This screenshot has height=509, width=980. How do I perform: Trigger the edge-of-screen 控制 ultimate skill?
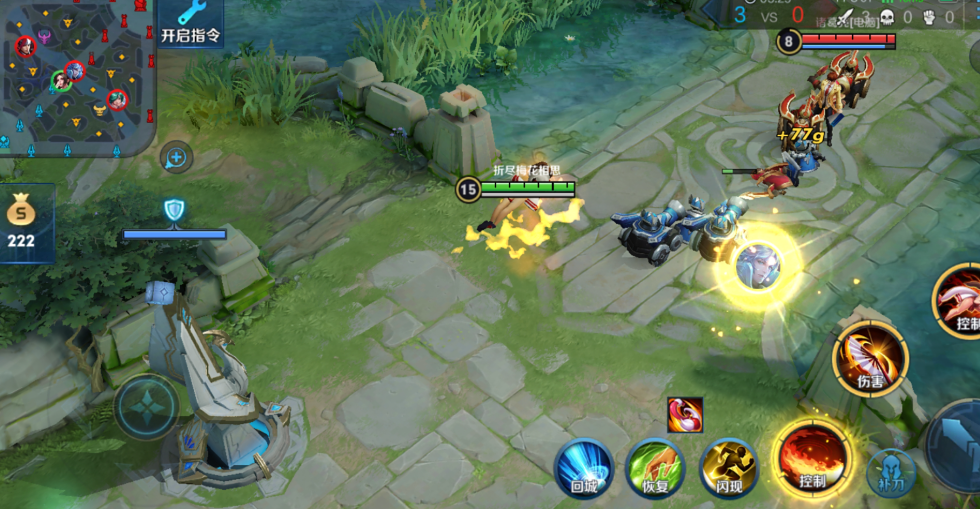pyautogui.click(x=962, y=300)
